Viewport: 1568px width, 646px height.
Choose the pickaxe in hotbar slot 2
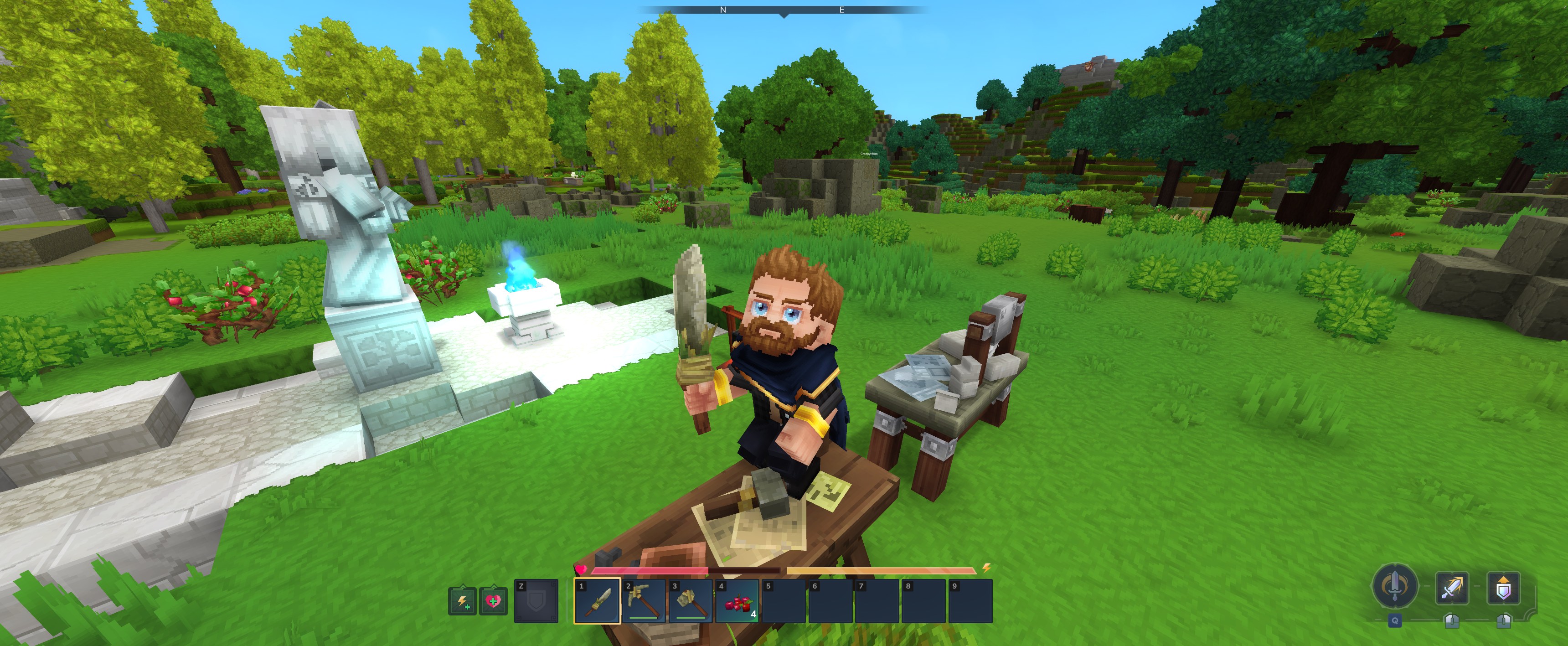click(644, 601)
